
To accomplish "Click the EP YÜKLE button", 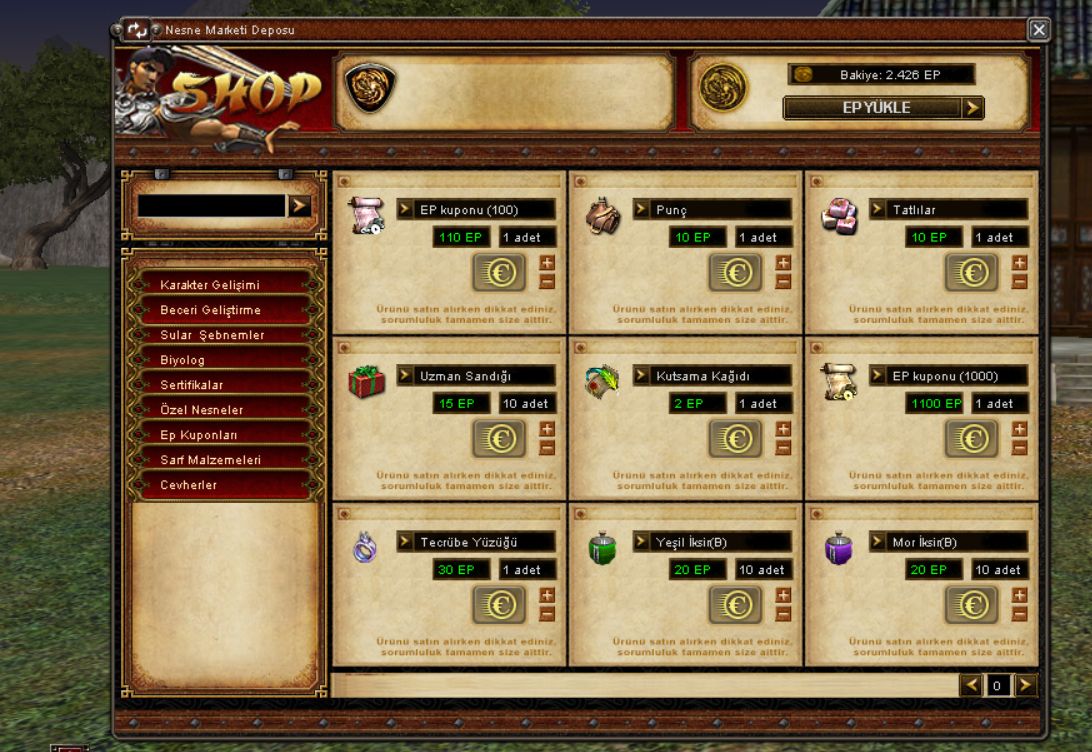I will (x=883, y=108).
